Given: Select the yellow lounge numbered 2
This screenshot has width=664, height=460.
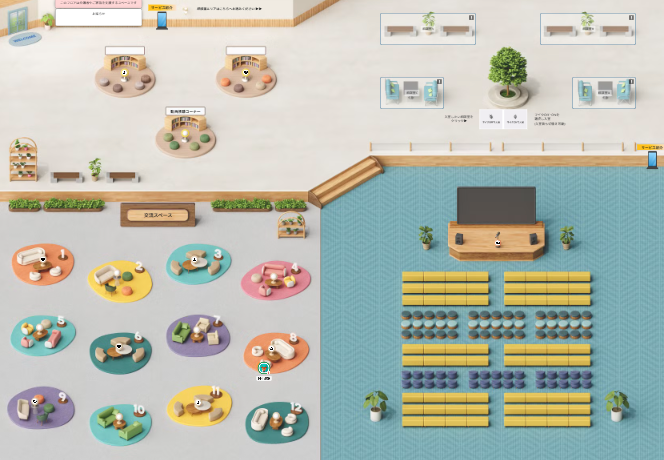Looking at the screenshot, I should coord(119,279).
